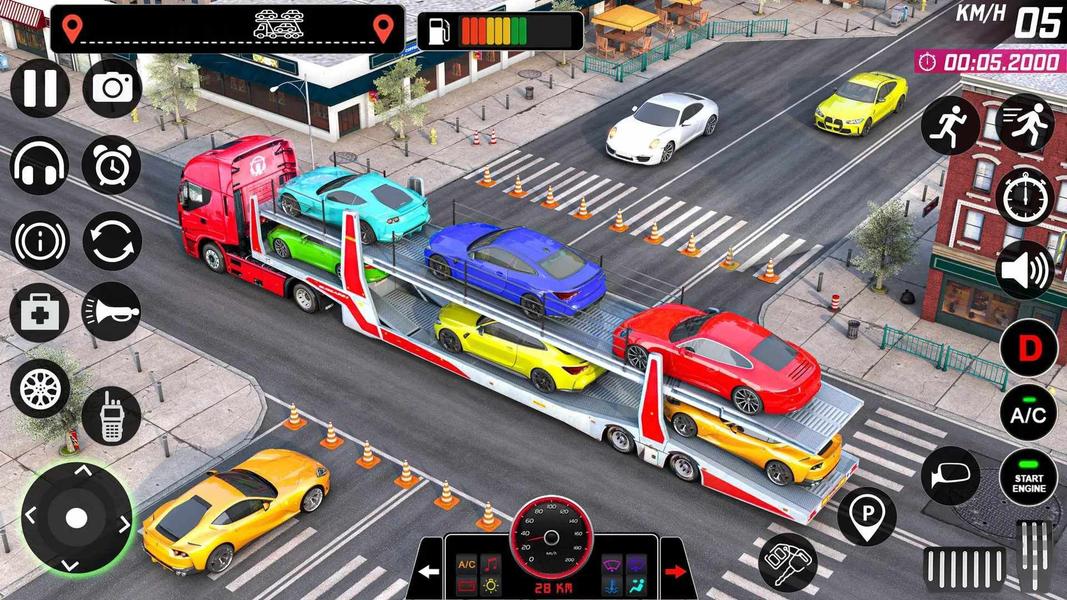The height and width of the screenshot is (600, 1067).
Task: Activate the walkie-talkie radio button
Action: click(111, 415)
